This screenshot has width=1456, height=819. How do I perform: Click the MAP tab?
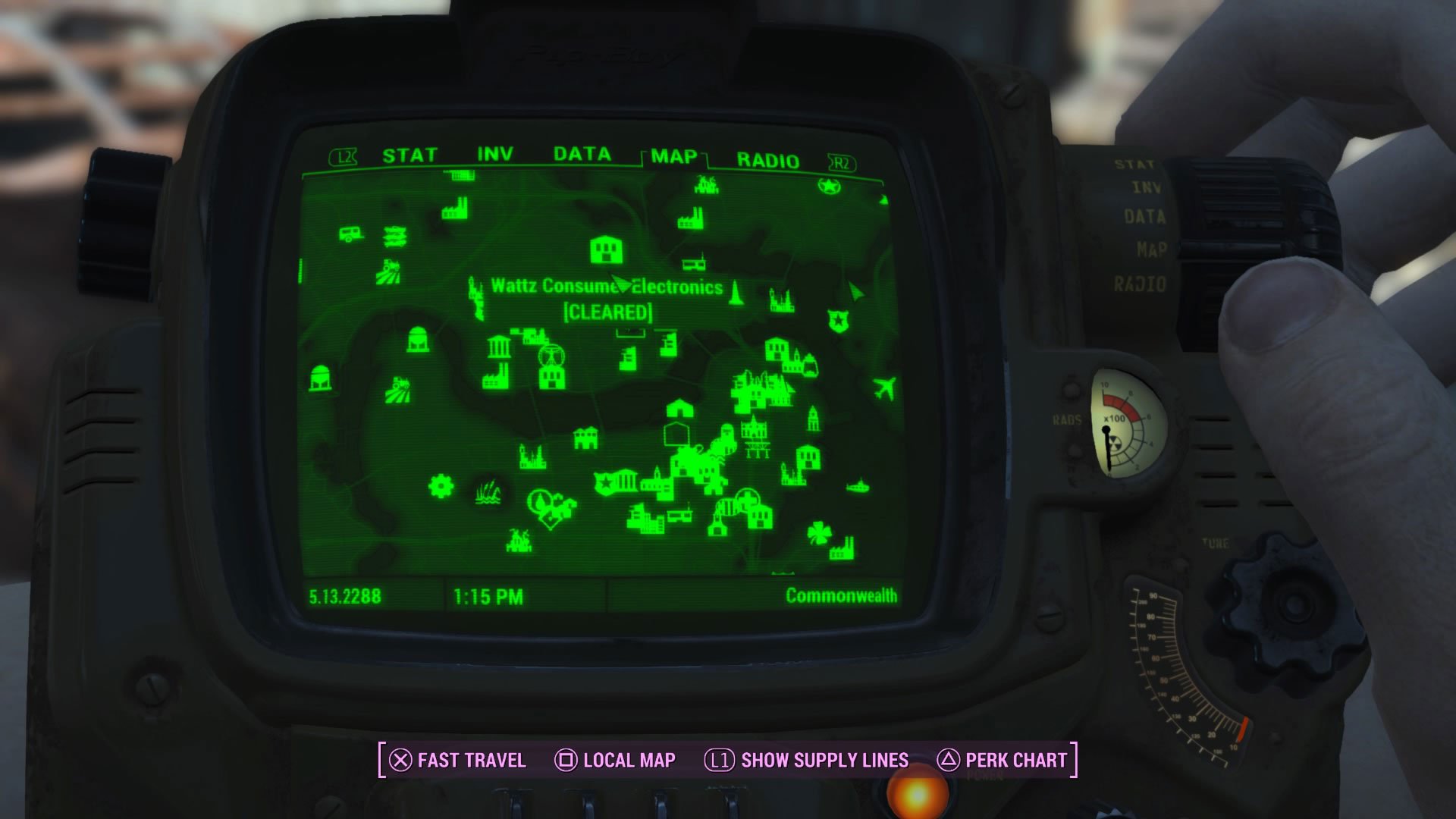point(673,157)
